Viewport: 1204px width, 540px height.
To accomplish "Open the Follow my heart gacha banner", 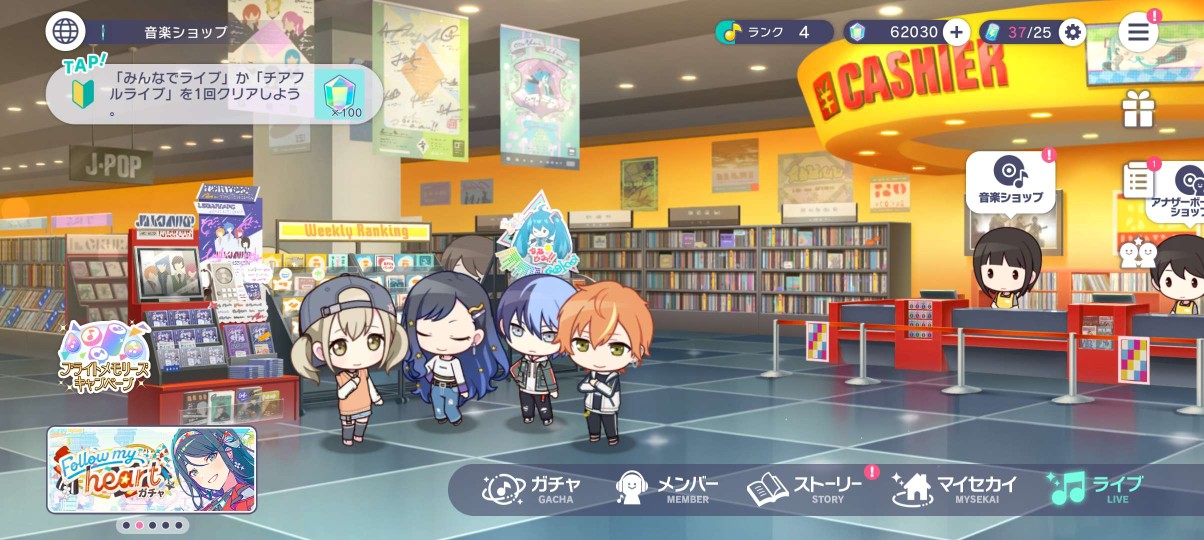I will (x=152, y=469).
